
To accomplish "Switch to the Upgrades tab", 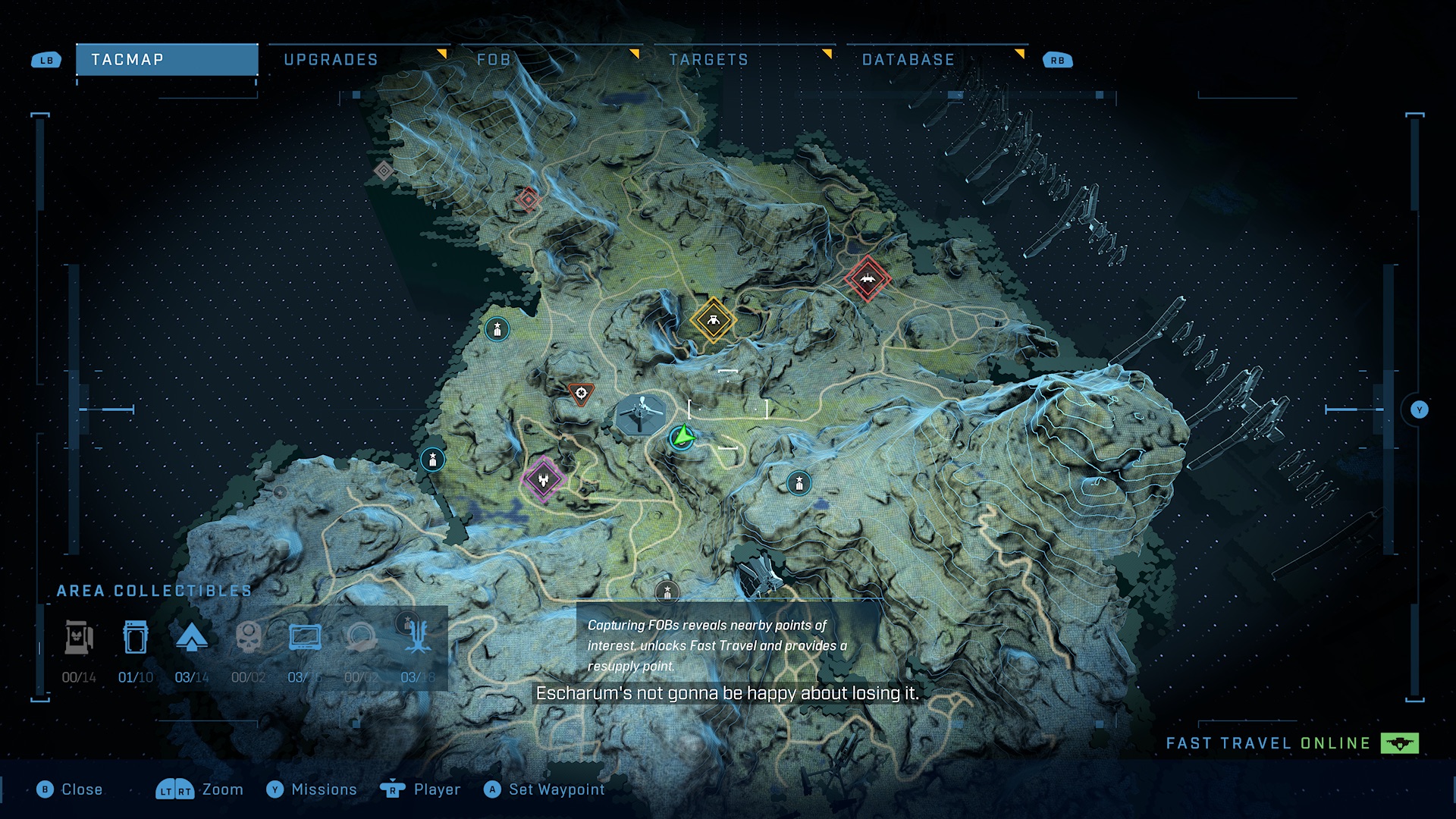I will [331, 60].
